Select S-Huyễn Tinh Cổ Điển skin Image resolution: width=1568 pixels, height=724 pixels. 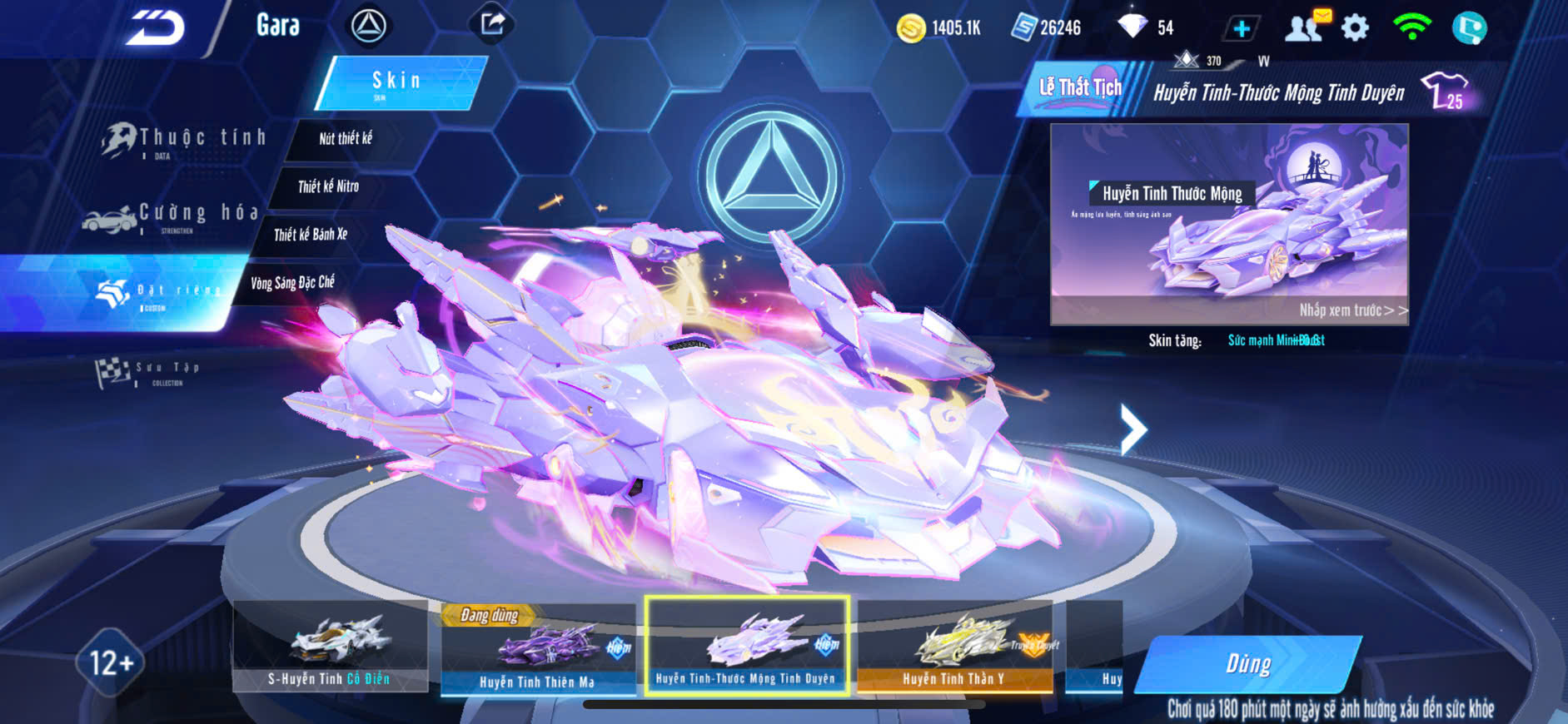tap(330, 647)
